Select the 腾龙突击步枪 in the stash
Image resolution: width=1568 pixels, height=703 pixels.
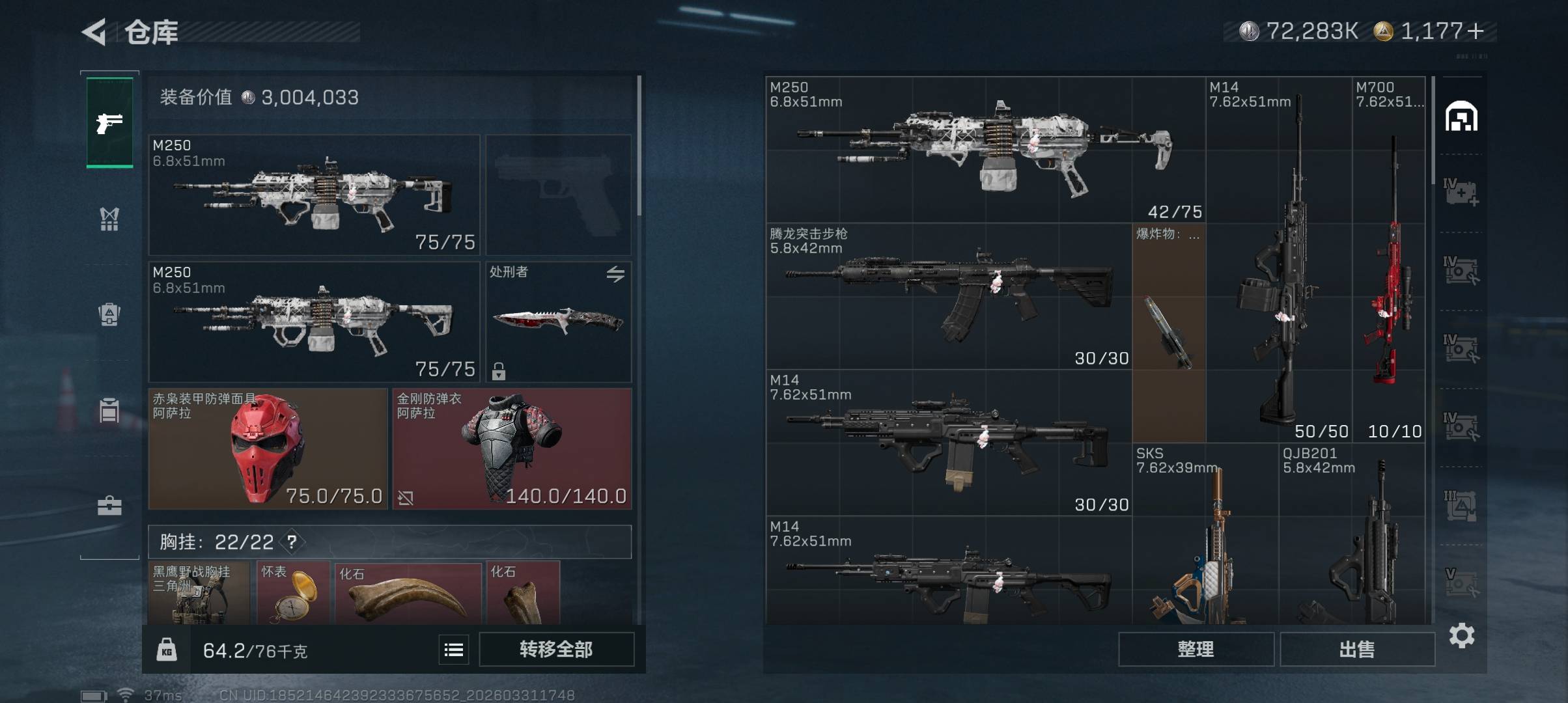pos(949,296)
